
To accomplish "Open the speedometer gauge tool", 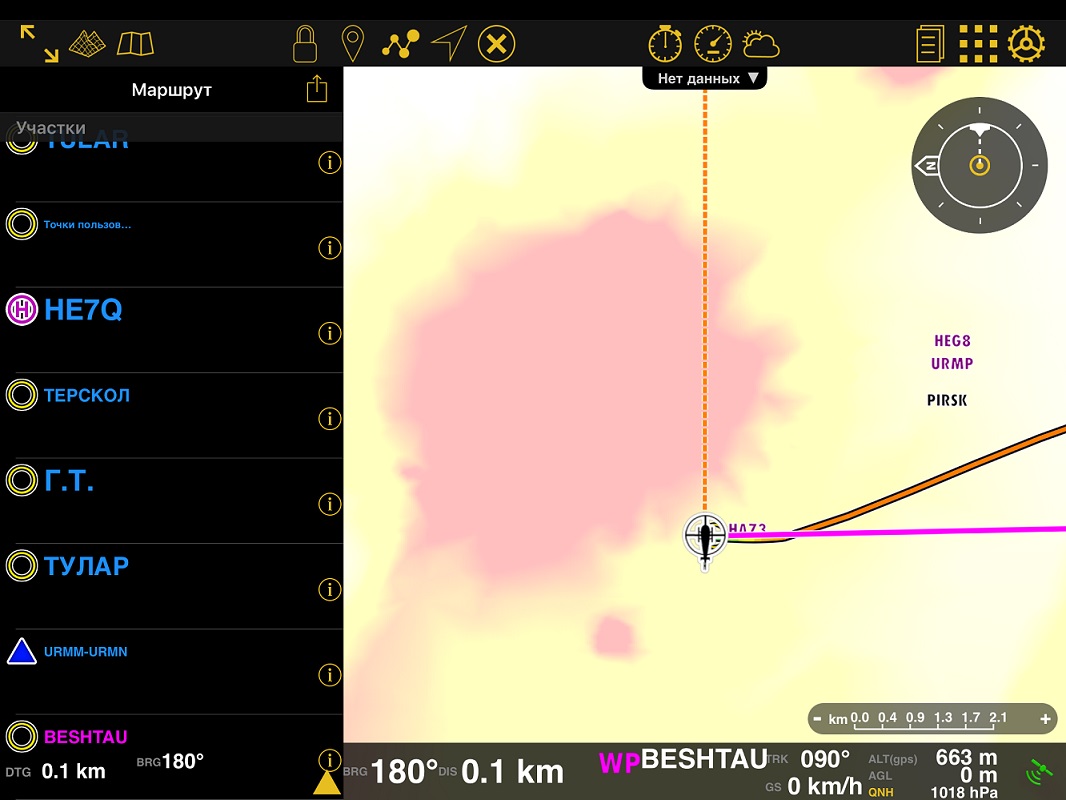I will (713, 44).
